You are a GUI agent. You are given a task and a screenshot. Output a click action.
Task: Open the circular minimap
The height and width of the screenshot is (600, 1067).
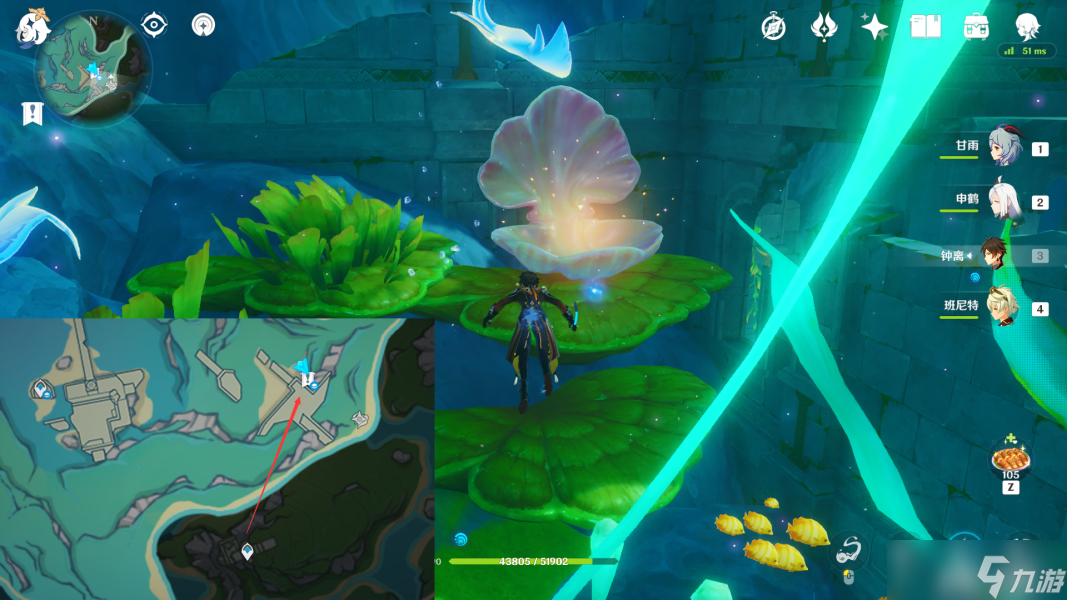94,68
